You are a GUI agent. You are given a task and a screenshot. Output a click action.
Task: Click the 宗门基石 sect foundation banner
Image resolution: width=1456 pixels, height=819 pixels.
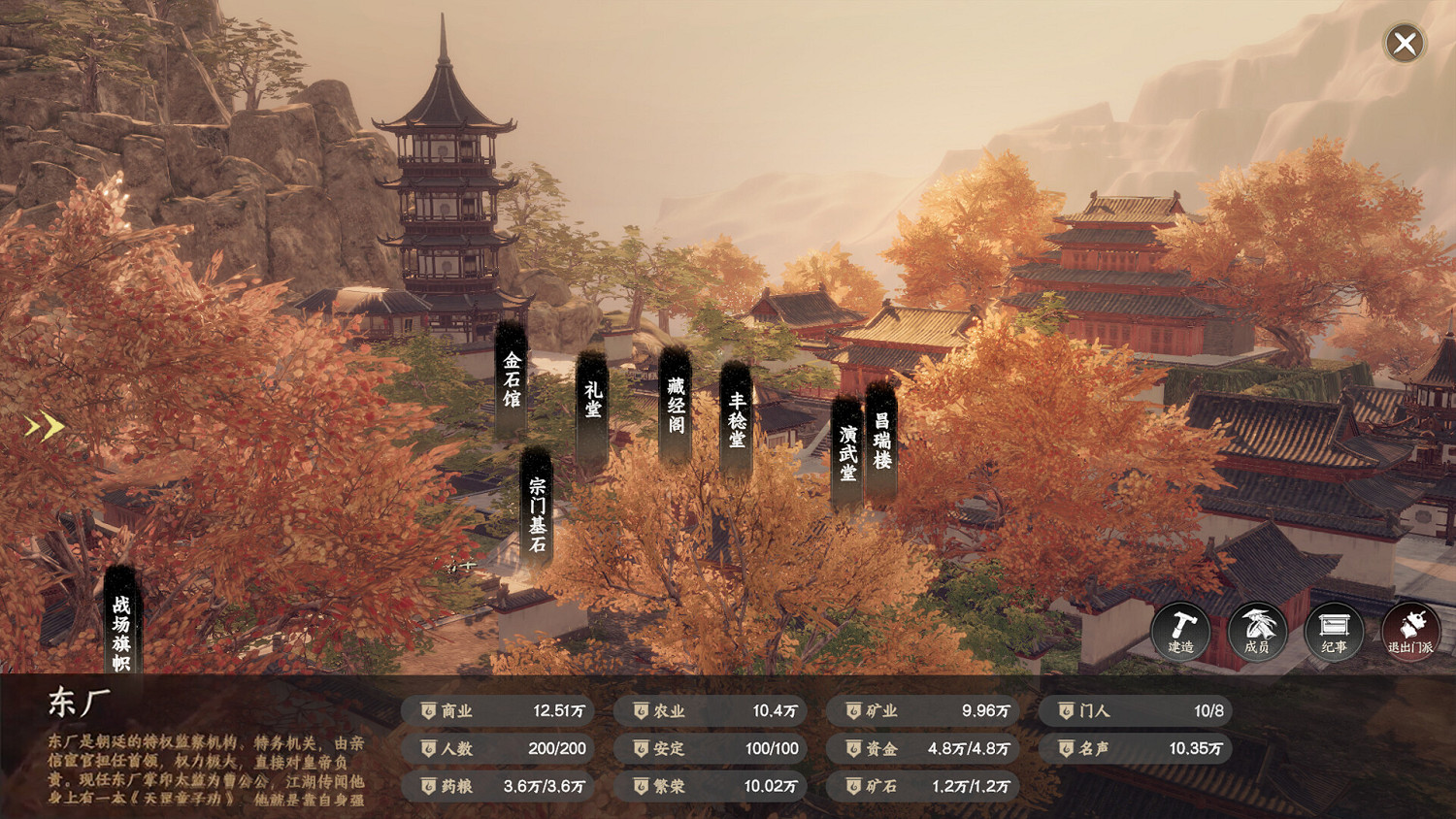[537, 511]
